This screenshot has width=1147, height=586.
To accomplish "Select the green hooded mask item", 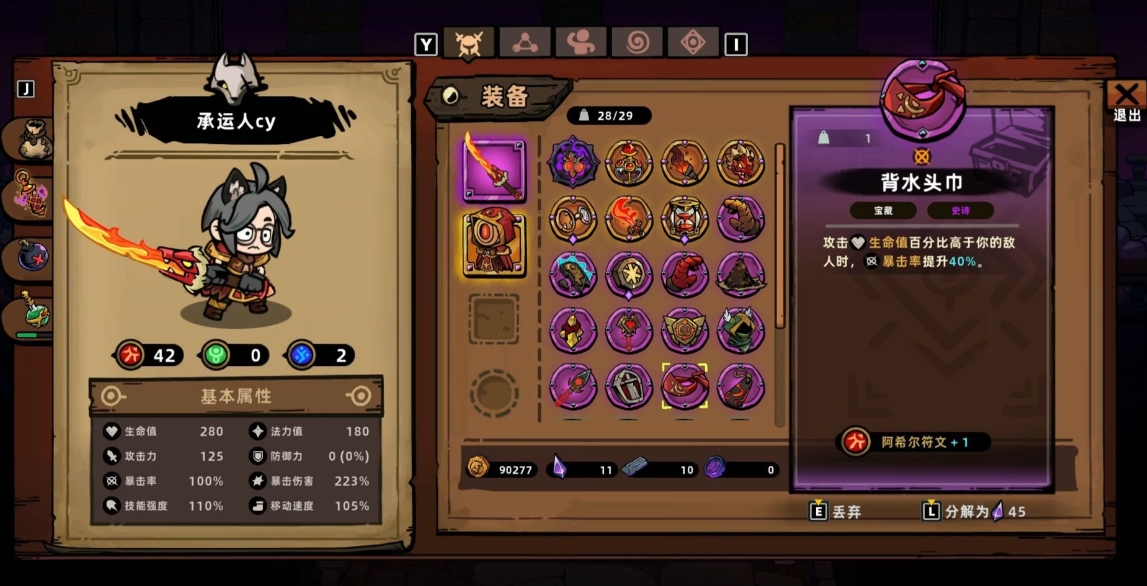I will (740, 330).
